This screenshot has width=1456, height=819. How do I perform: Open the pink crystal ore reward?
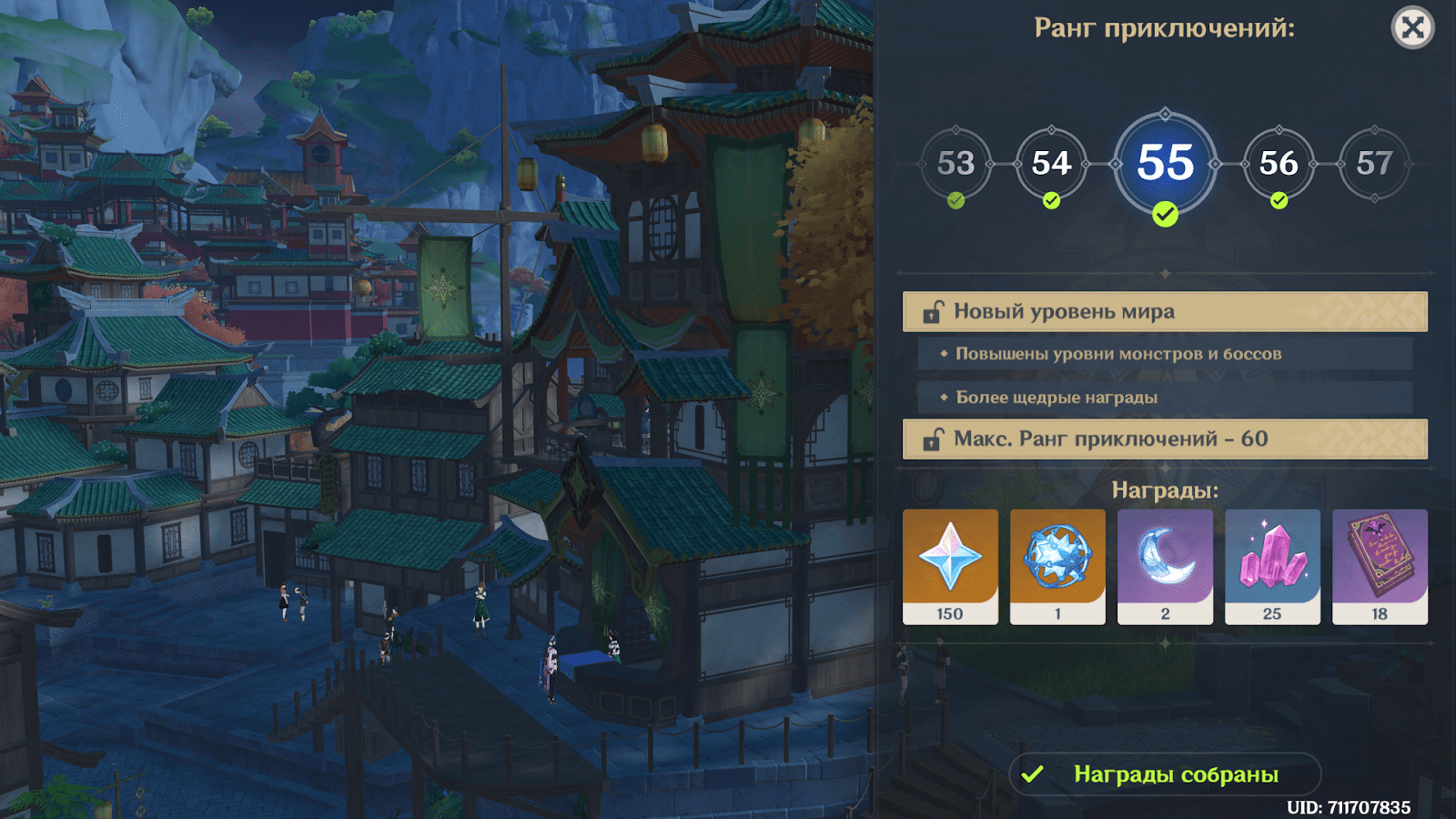pyautogui.click(x=1272, y=566)
